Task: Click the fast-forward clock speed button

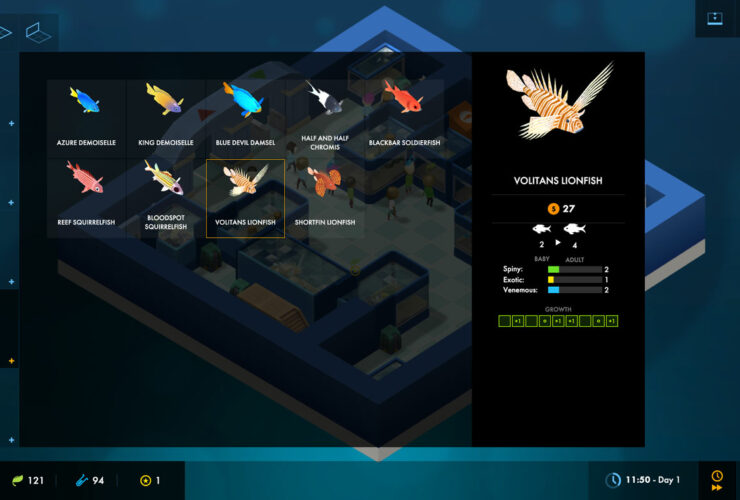Action: 717,481
